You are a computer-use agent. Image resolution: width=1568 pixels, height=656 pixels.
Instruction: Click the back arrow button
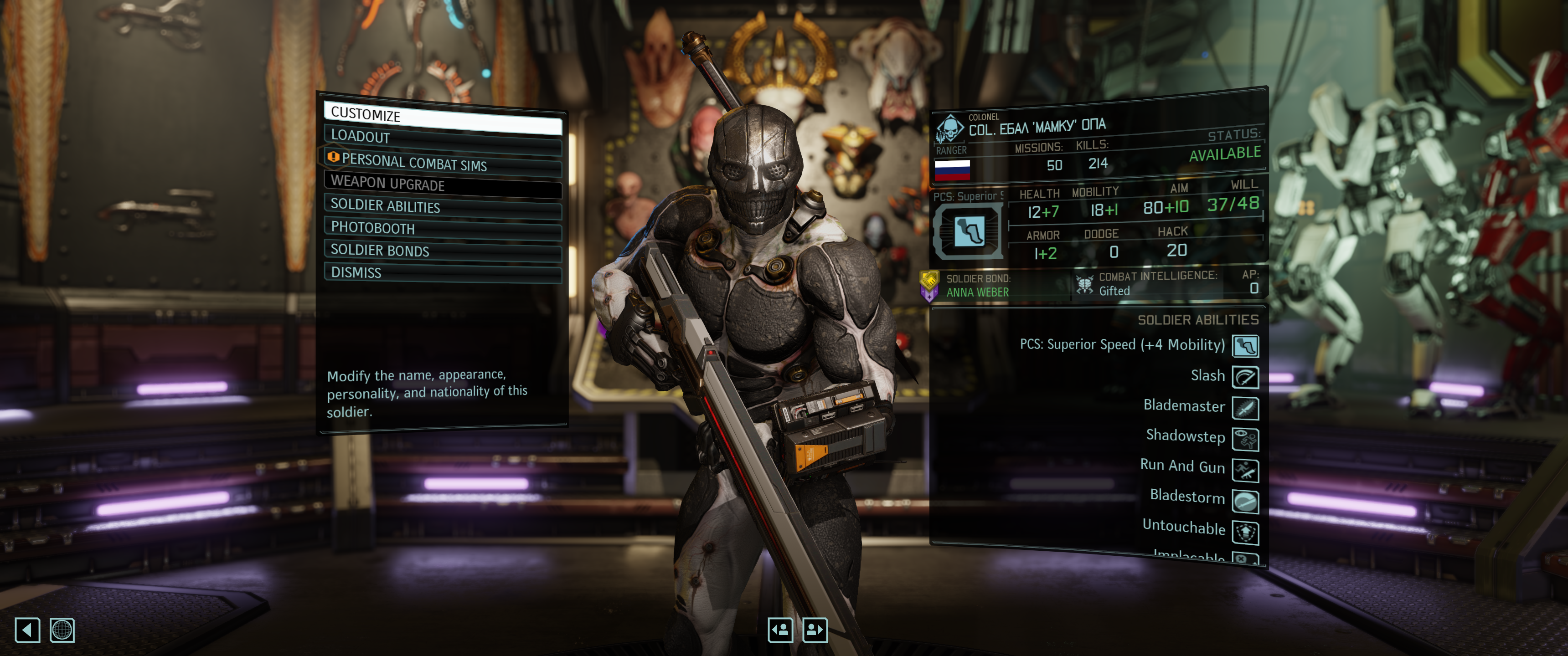[27, 630]
